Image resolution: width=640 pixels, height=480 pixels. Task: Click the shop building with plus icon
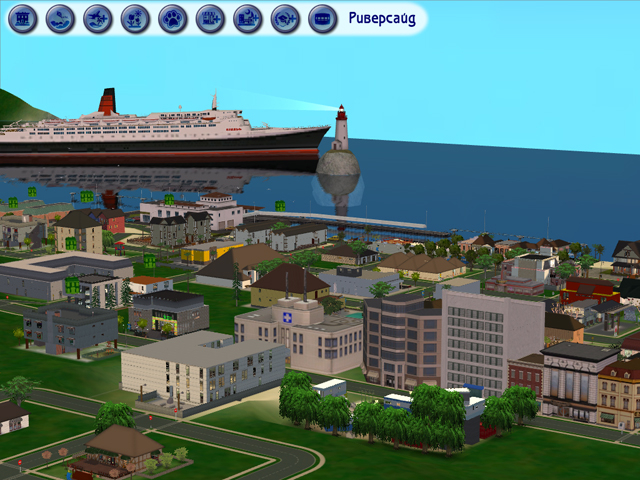tap(210, 18)
